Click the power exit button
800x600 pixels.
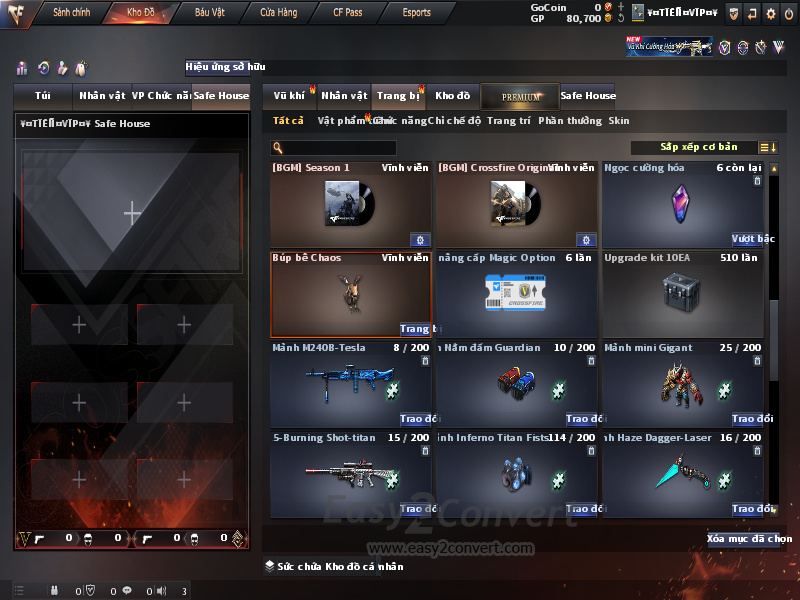click(x=788, y=14)
